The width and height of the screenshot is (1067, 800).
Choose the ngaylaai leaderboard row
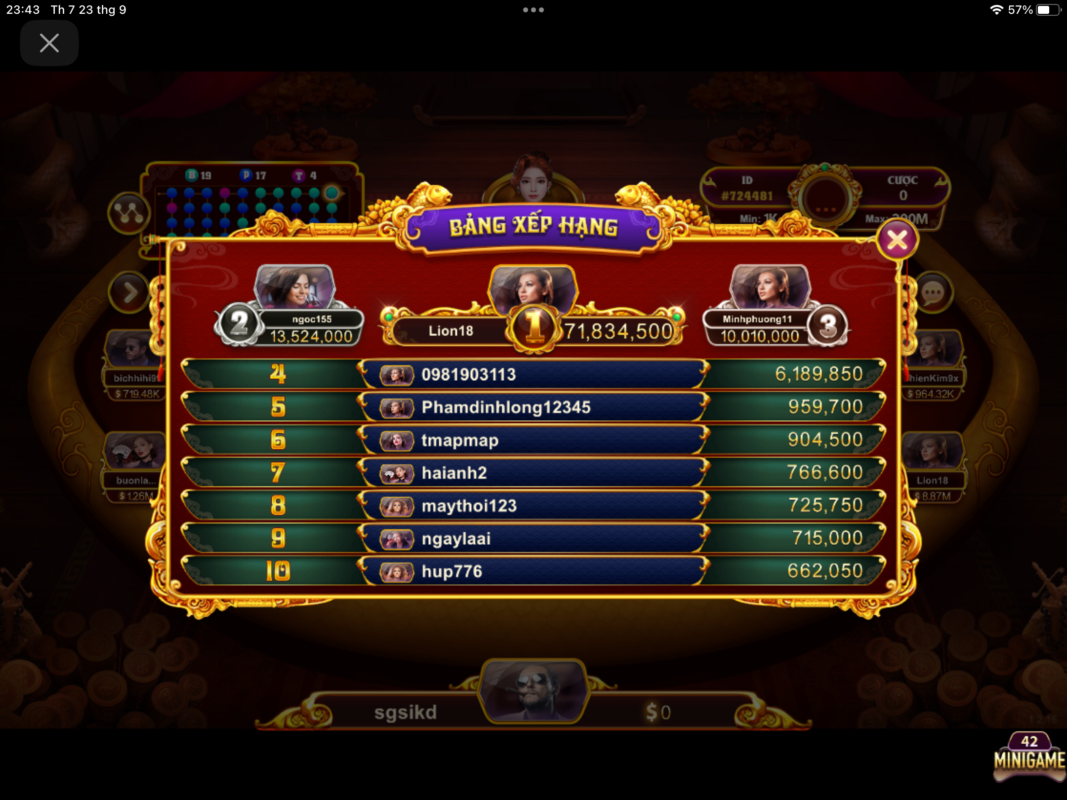[x=533, y=539]
